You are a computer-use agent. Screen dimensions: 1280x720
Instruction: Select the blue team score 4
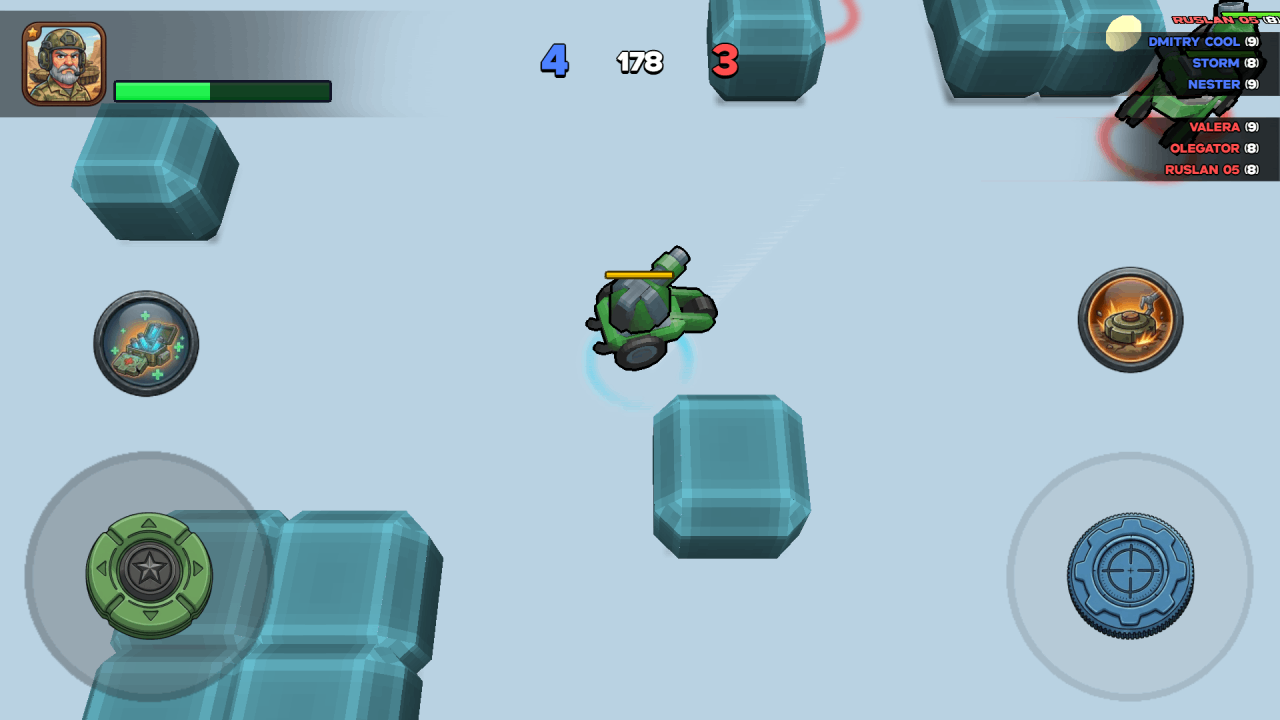(x=554, y=62)
